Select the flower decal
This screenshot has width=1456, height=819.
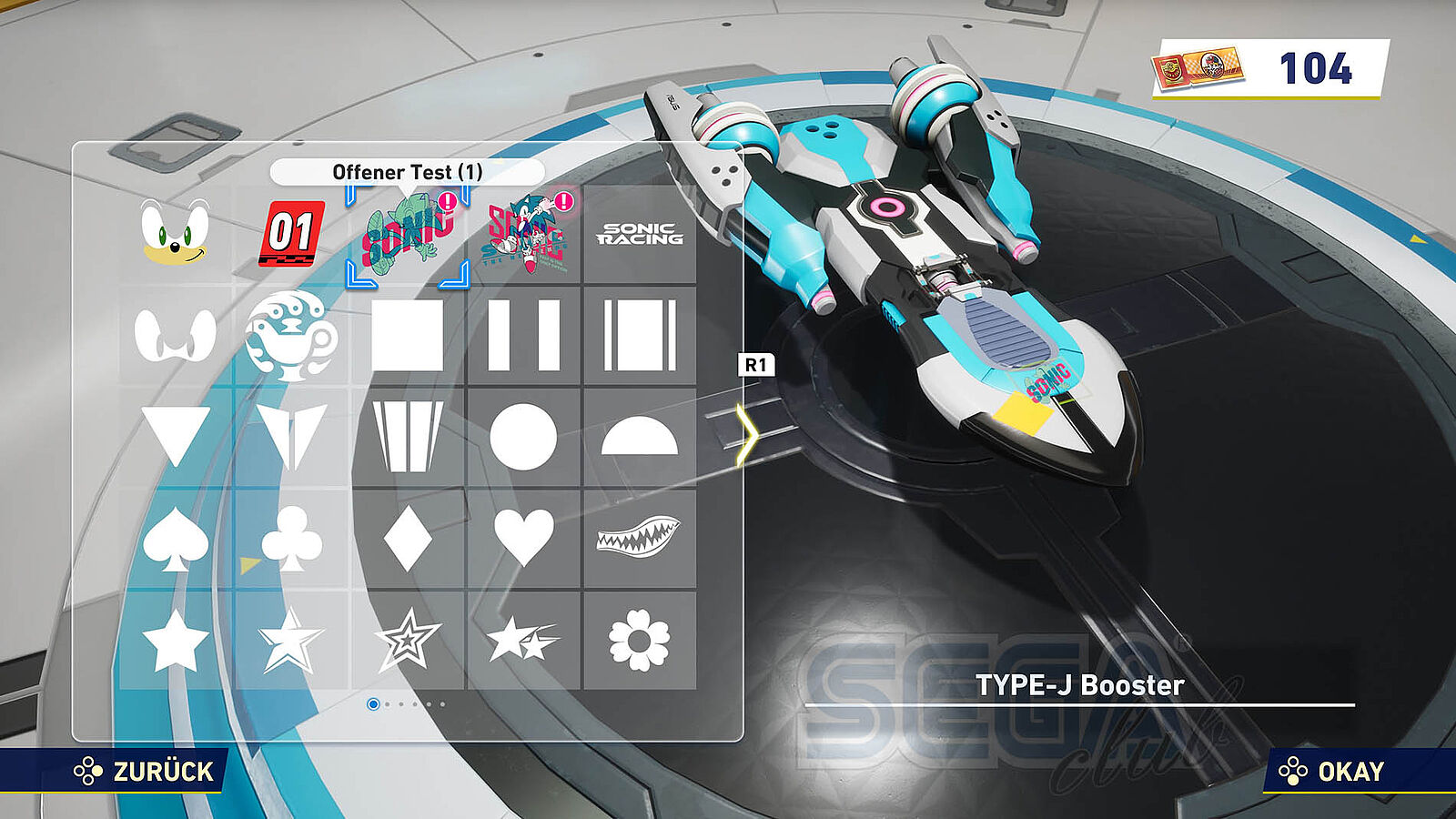pos(640,641)
